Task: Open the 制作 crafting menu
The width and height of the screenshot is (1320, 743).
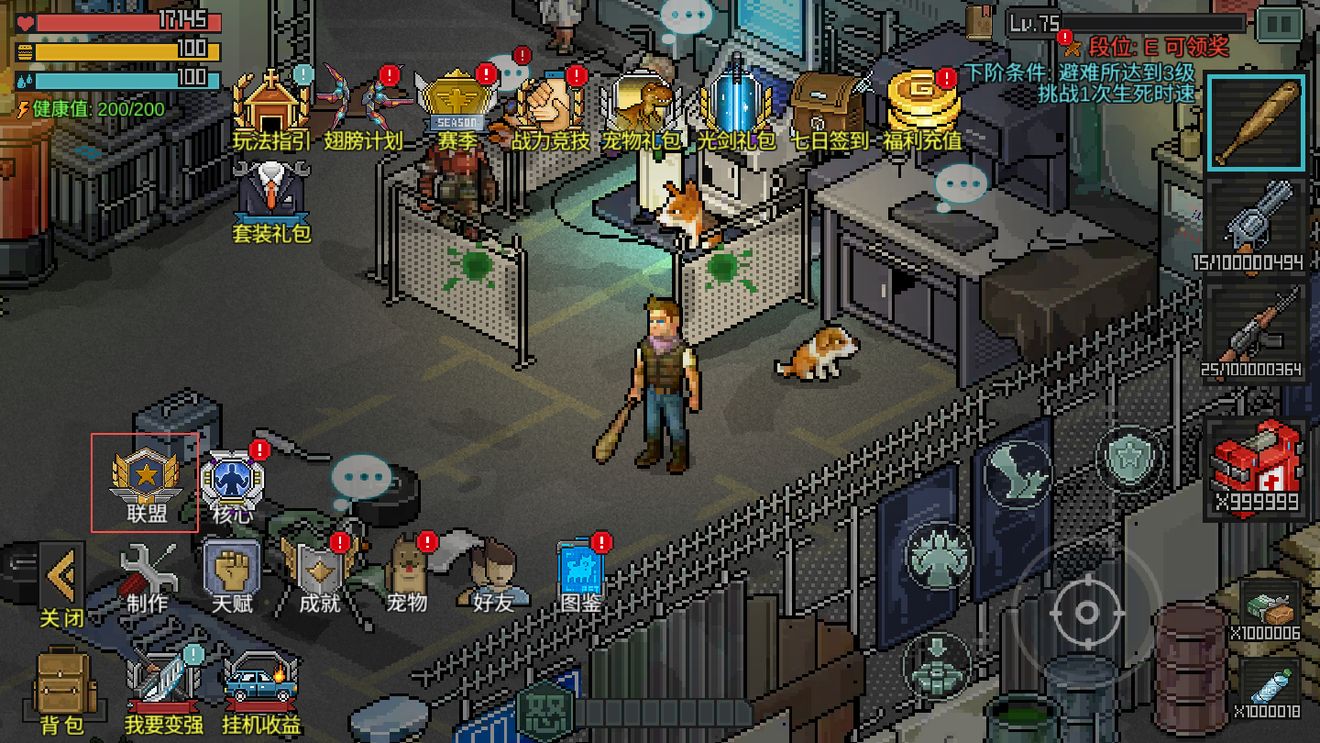Action: (x=147, y=578)
